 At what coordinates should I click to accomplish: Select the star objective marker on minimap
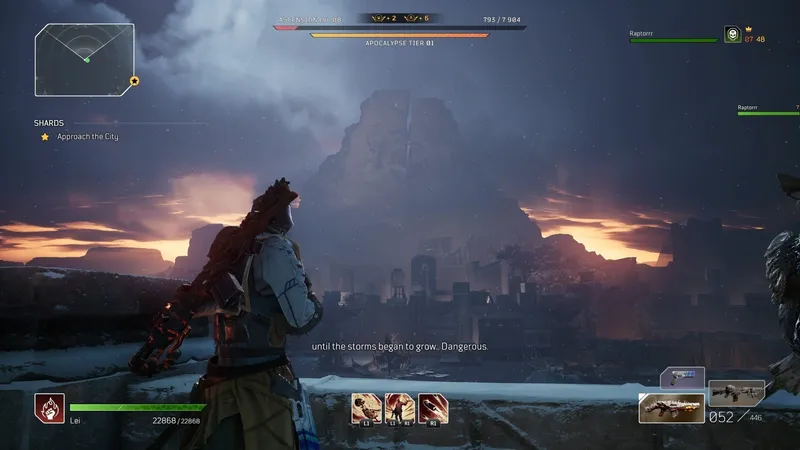(x=134, y=81)
